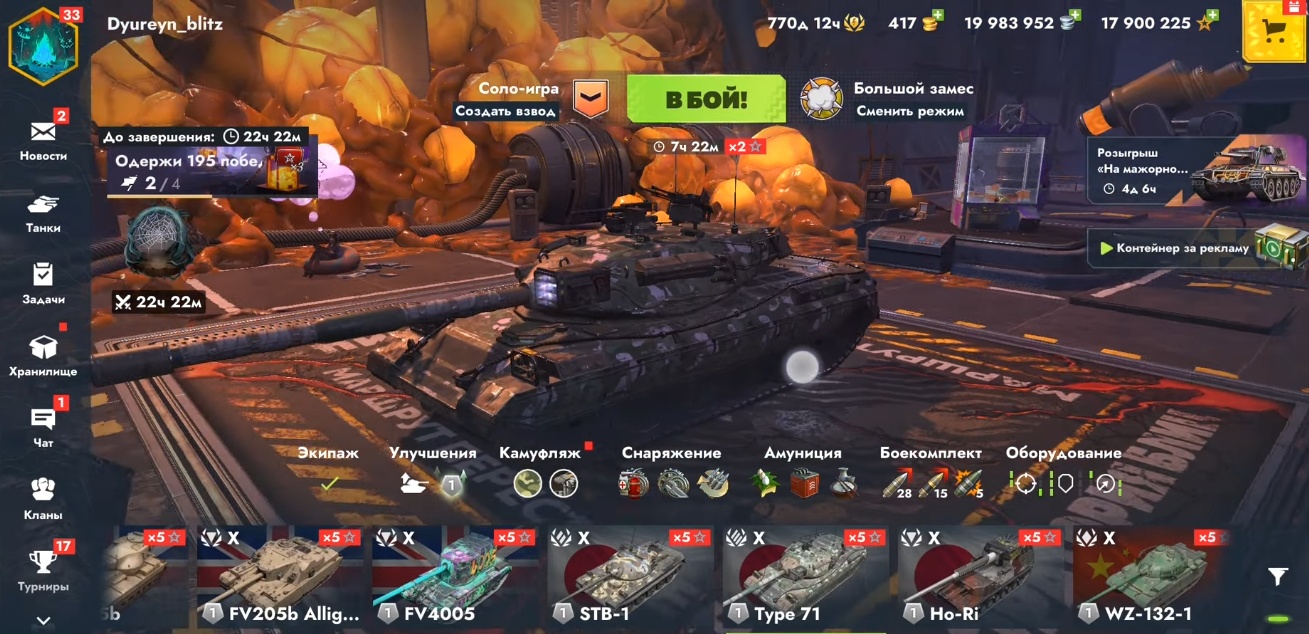Open the yellow shopping cart store
The height and width of the screenshot is (634, 1309).
1273,31
